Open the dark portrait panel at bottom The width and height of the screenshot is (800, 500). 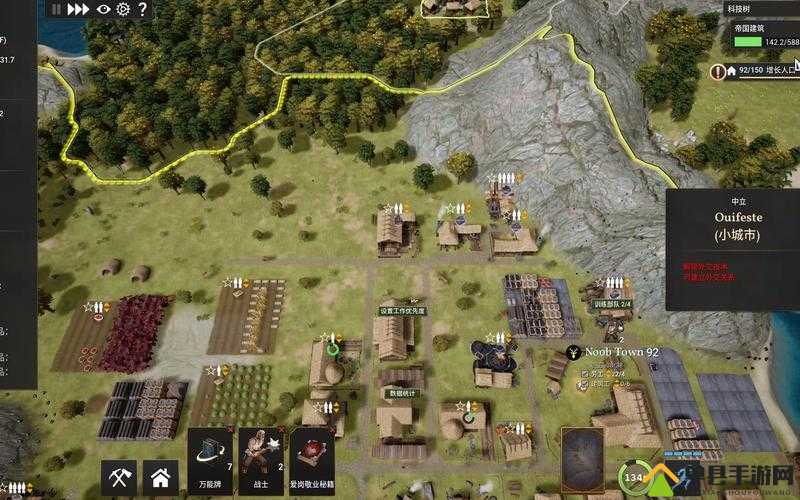582,458
